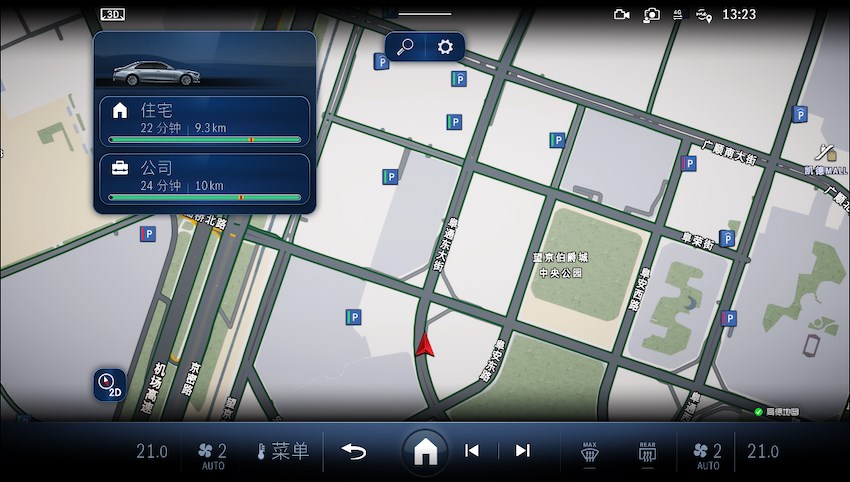850x482 pixels.
Task: Adjust the passenger-side temperature 21.0
Action: pyautogui.click(x=763, y=452)
